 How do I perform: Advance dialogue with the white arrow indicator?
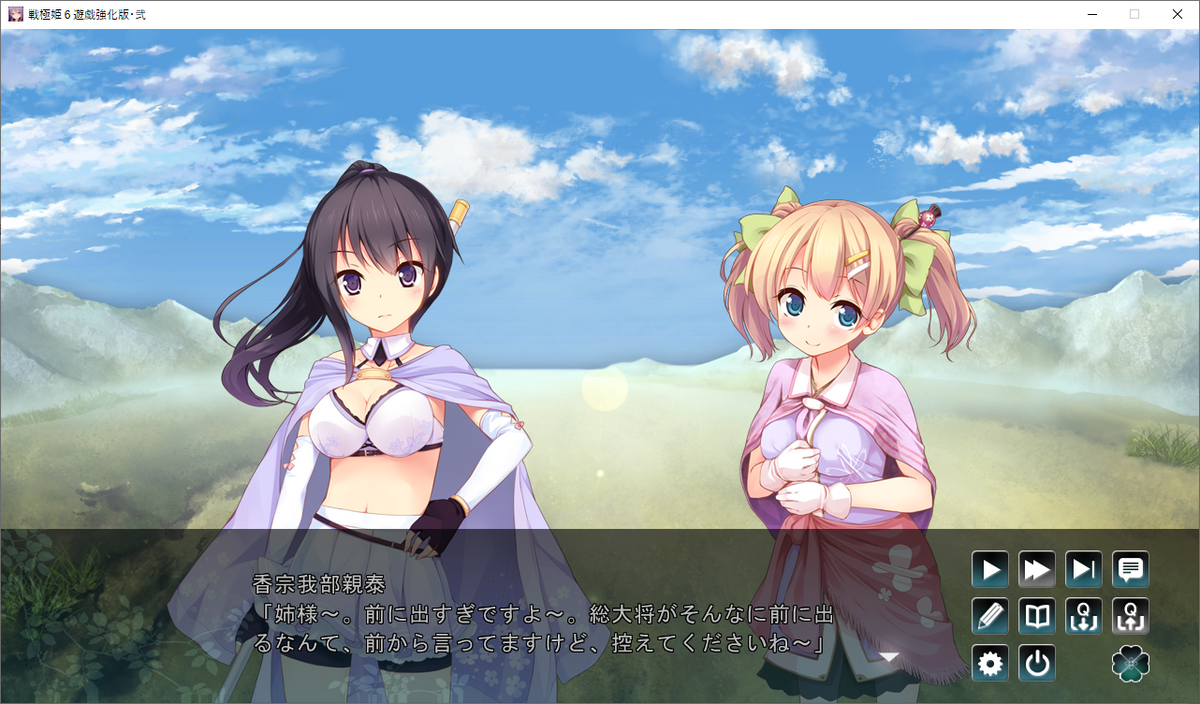889,657
